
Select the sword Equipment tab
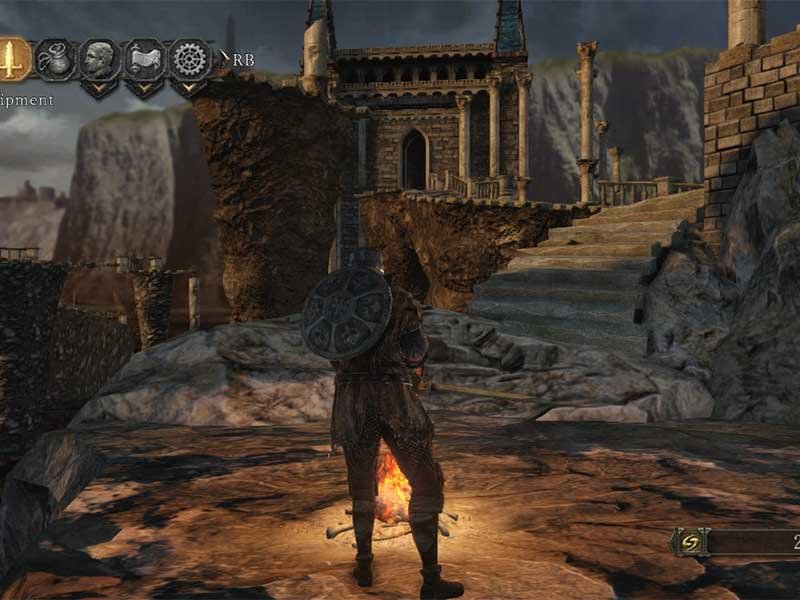pos(12,59)
